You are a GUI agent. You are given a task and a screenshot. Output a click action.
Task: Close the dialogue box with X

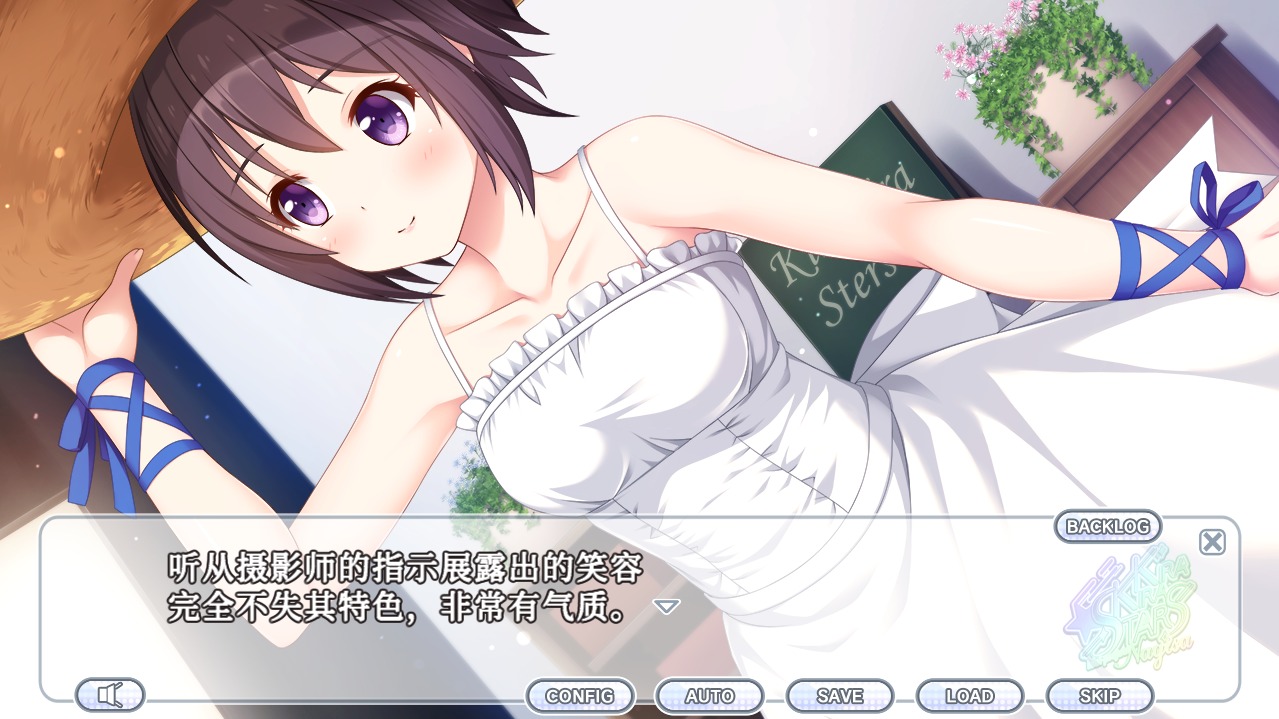1212,542
